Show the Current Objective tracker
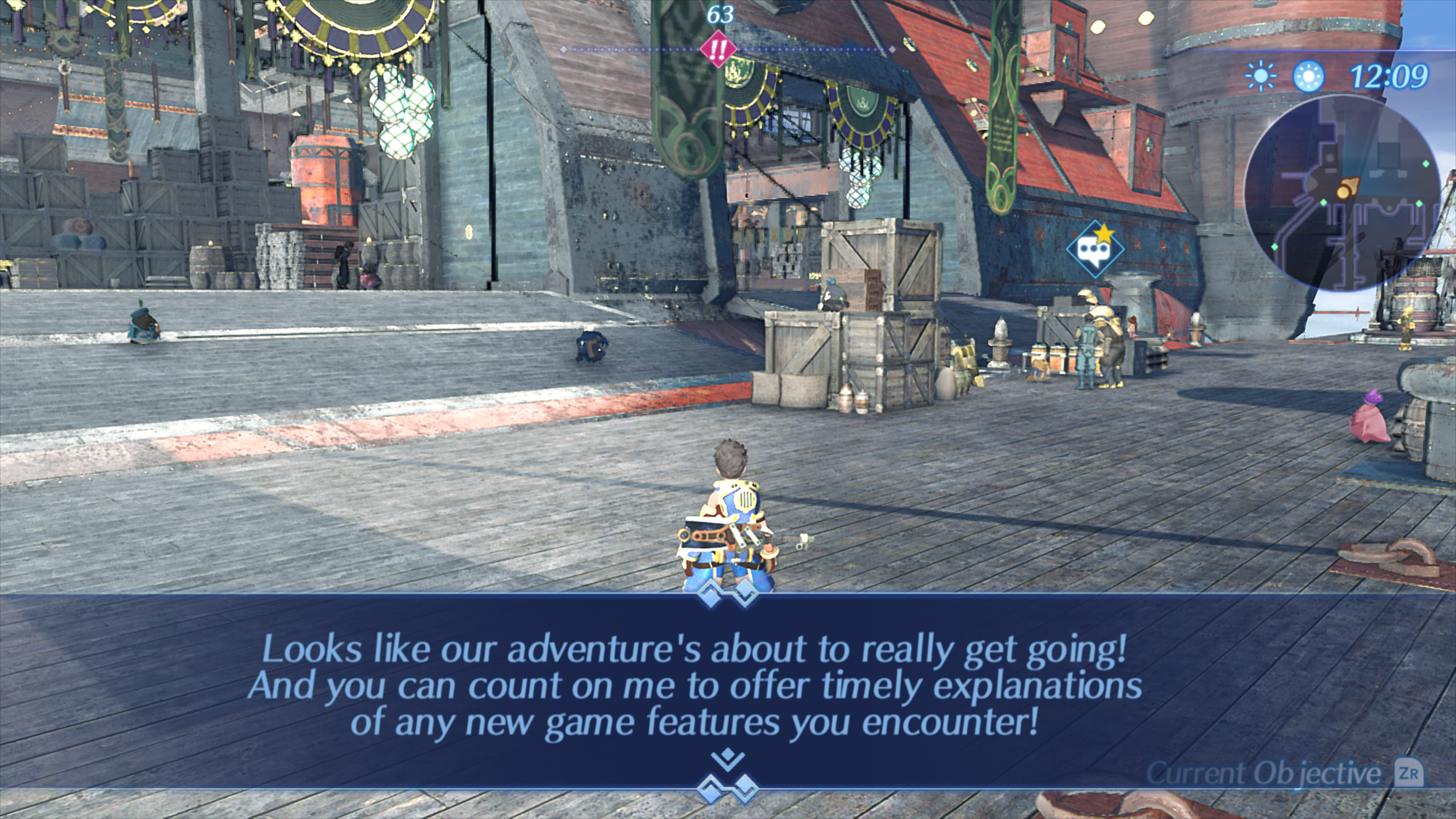 1283,773
